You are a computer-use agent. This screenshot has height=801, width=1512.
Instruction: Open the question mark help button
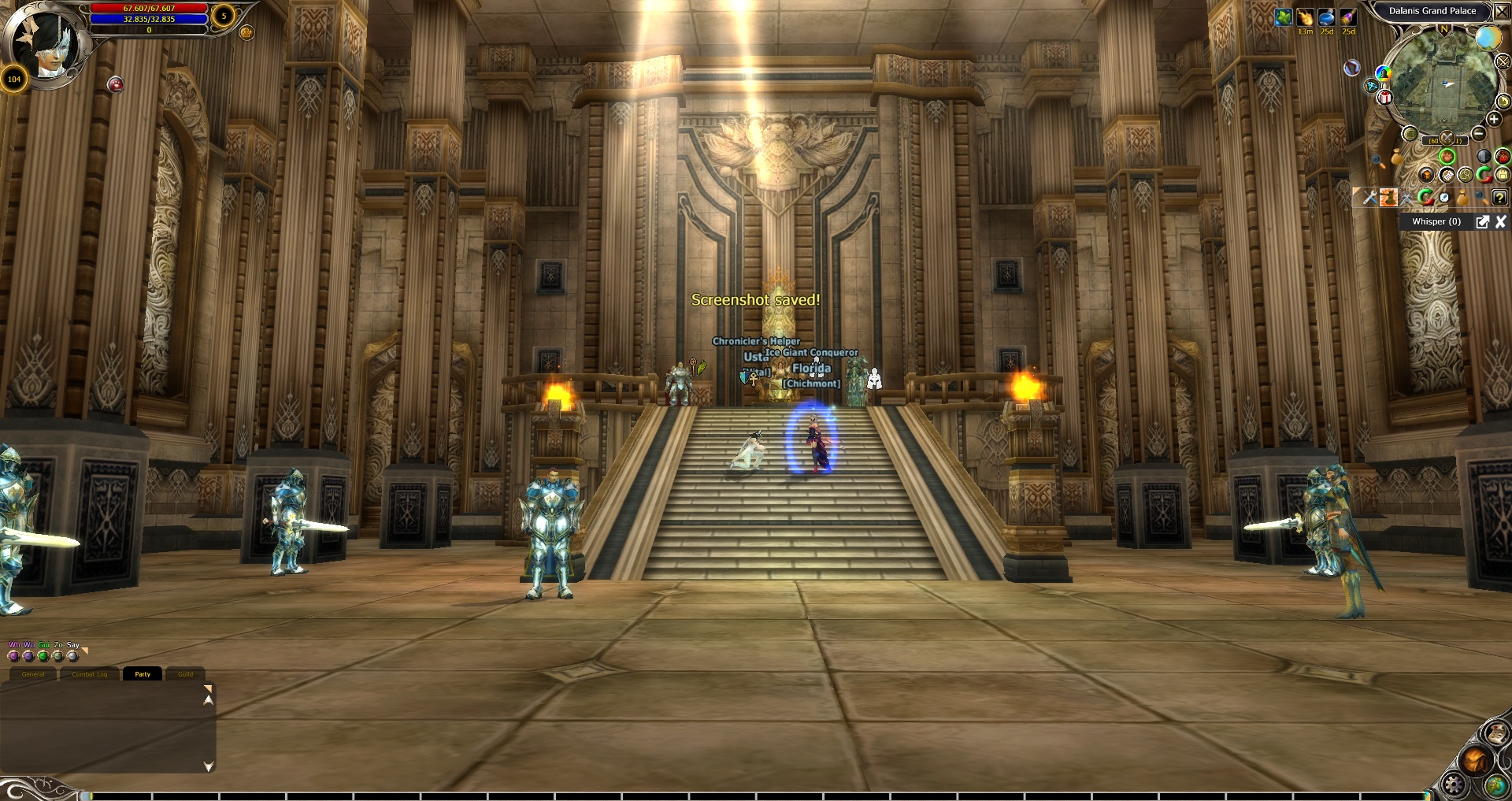click(x=1499, y=198)
